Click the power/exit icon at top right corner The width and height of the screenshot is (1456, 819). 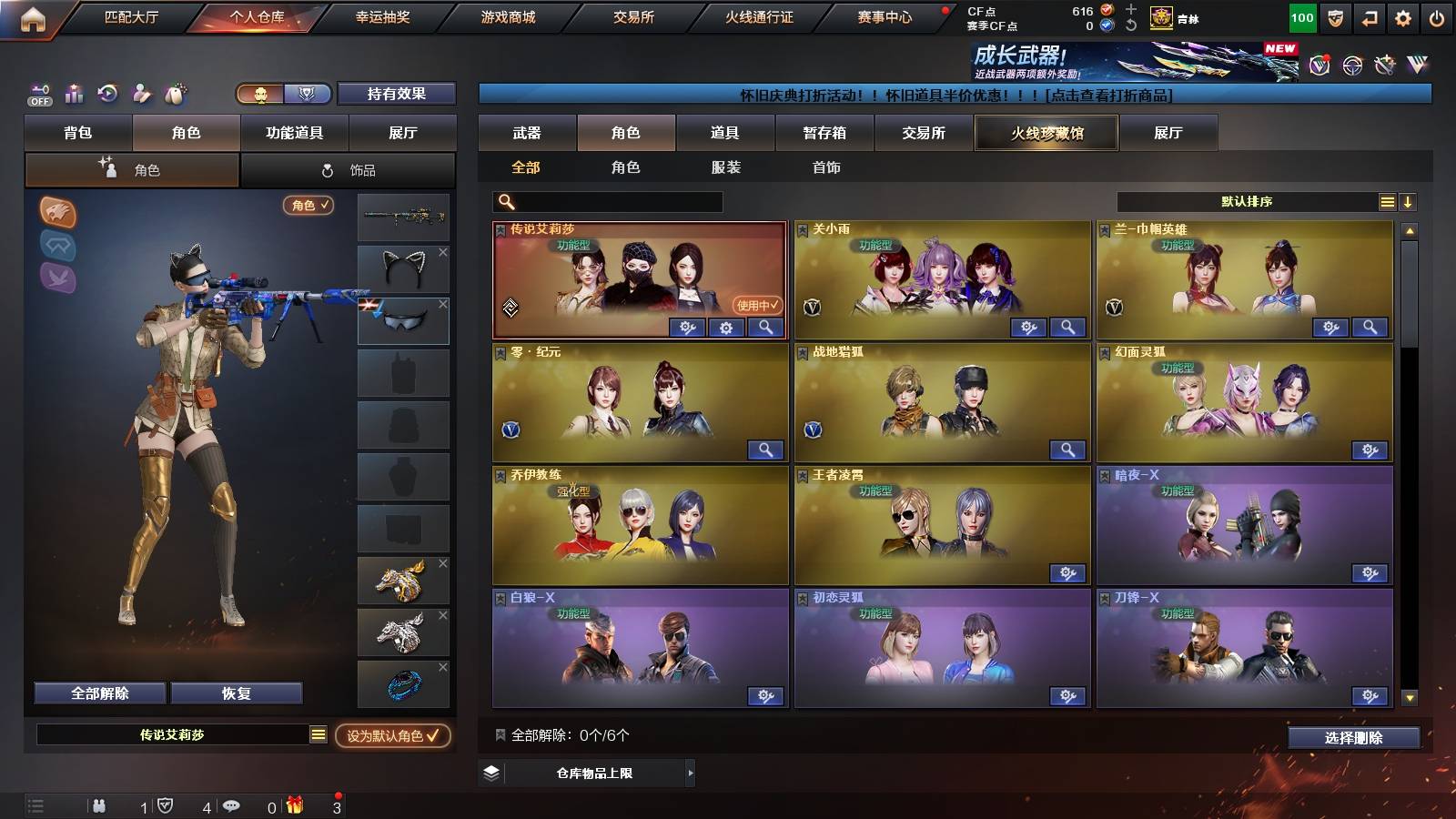(1436, 15)
